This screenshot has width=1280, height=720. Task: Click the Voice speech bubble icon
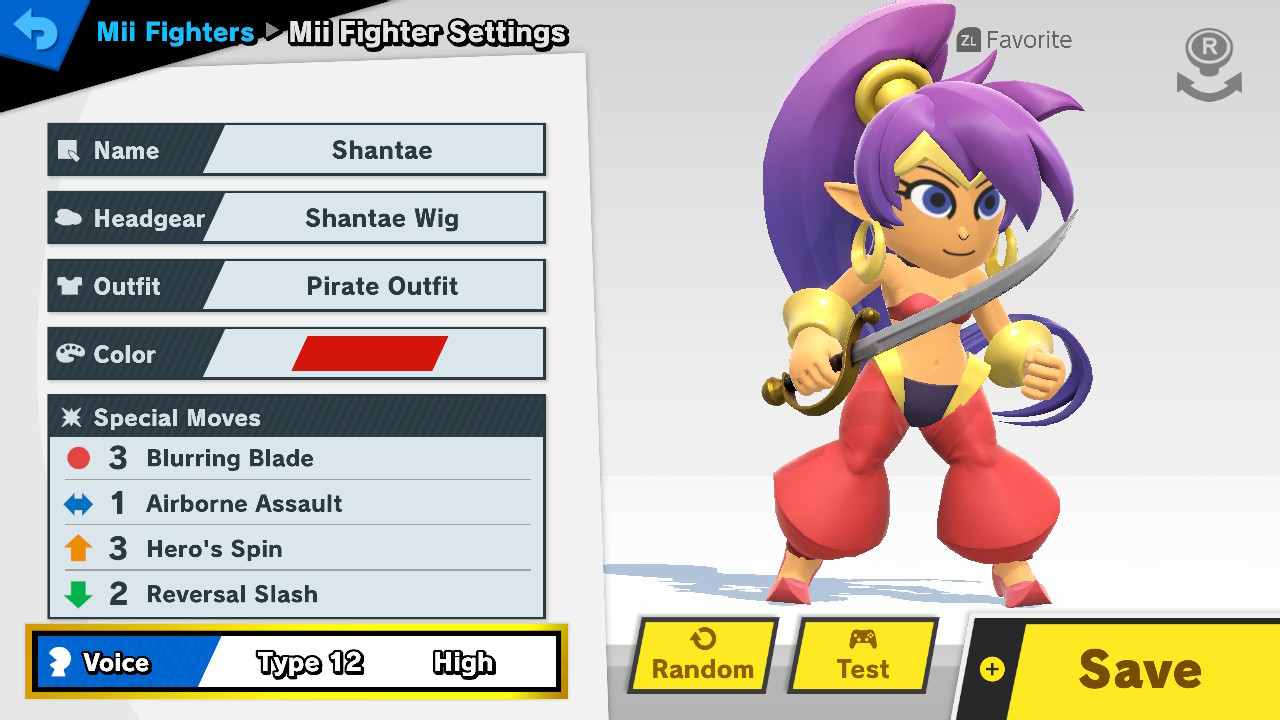pos(62,662)
